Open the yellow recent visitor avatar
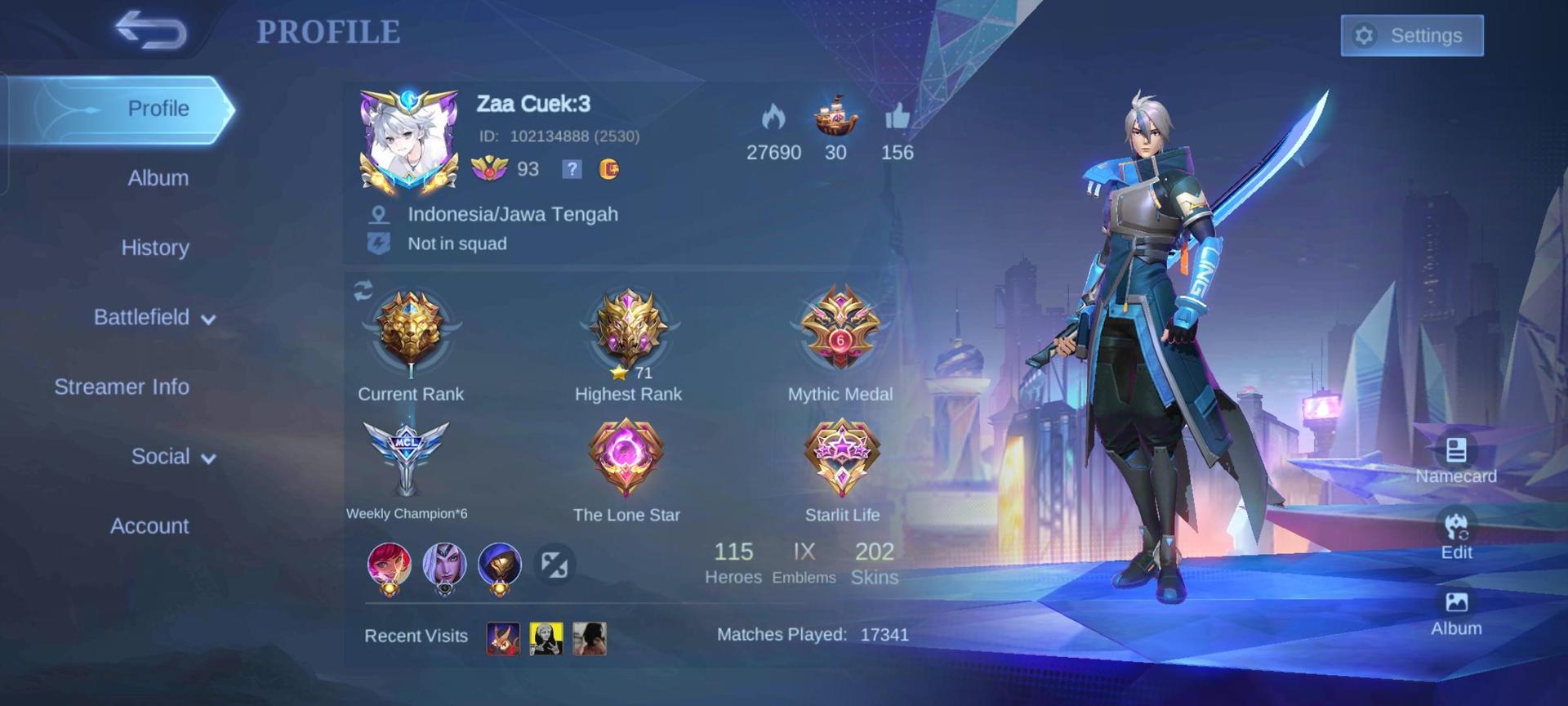 tap(546, 638)
